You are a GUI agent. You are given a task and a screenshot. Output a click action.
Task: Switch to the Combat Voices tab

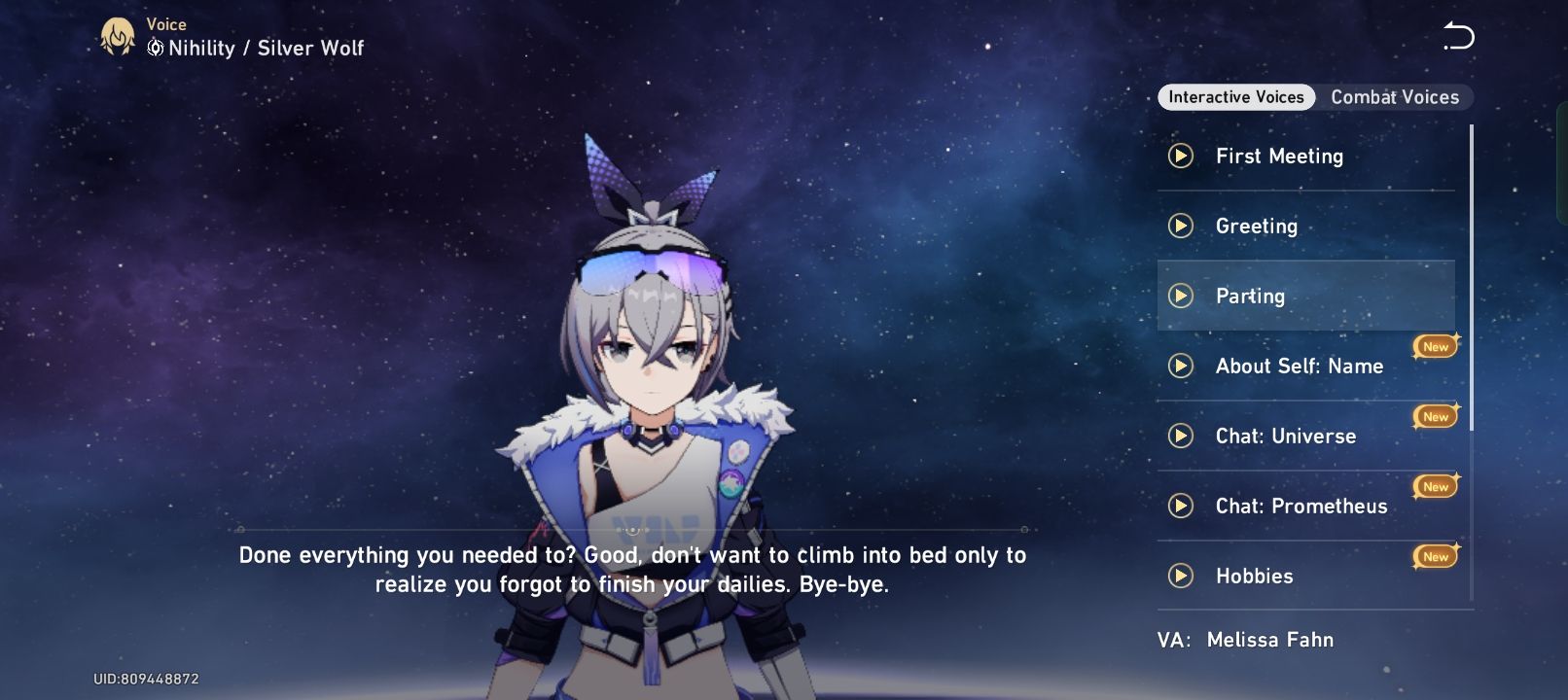1396,97
